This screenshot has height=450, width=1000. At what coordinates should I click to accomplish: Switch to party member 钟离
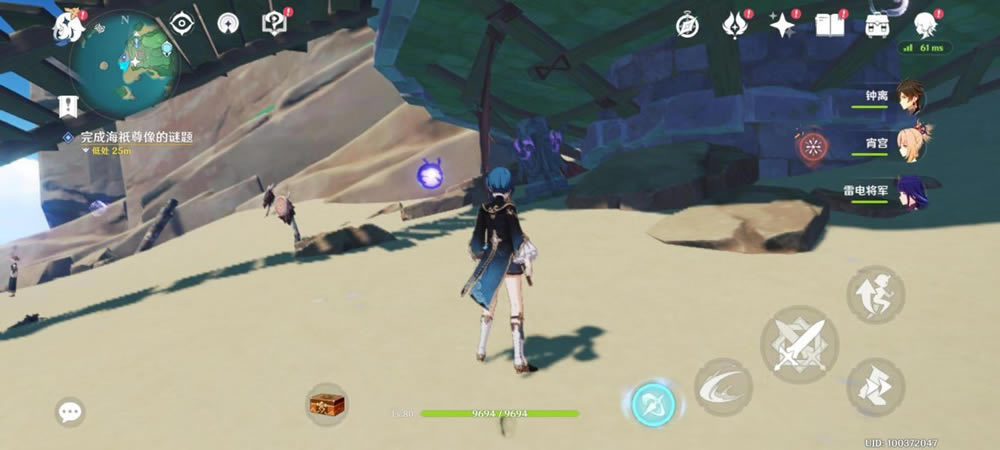(x=908, y=98)
